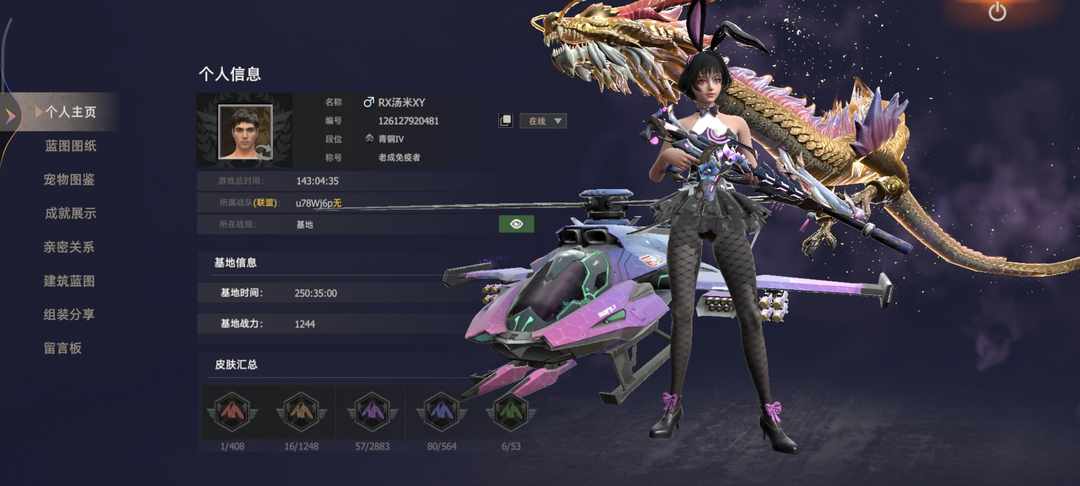
Task: Open the 个人主页 personal homepage tab
Action: pos(70,112)
